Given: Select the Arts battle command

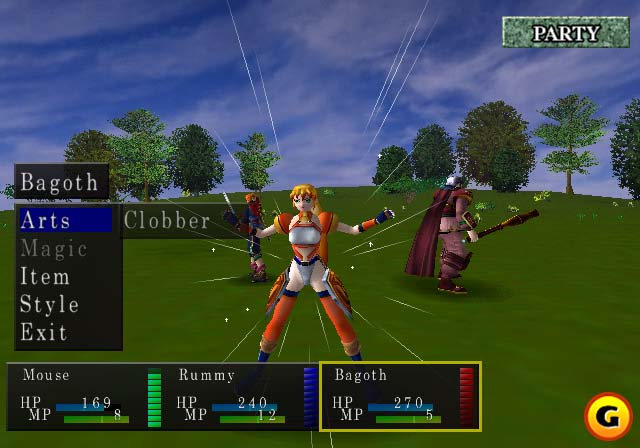Looking at the screenshot, I should point(46,220).
